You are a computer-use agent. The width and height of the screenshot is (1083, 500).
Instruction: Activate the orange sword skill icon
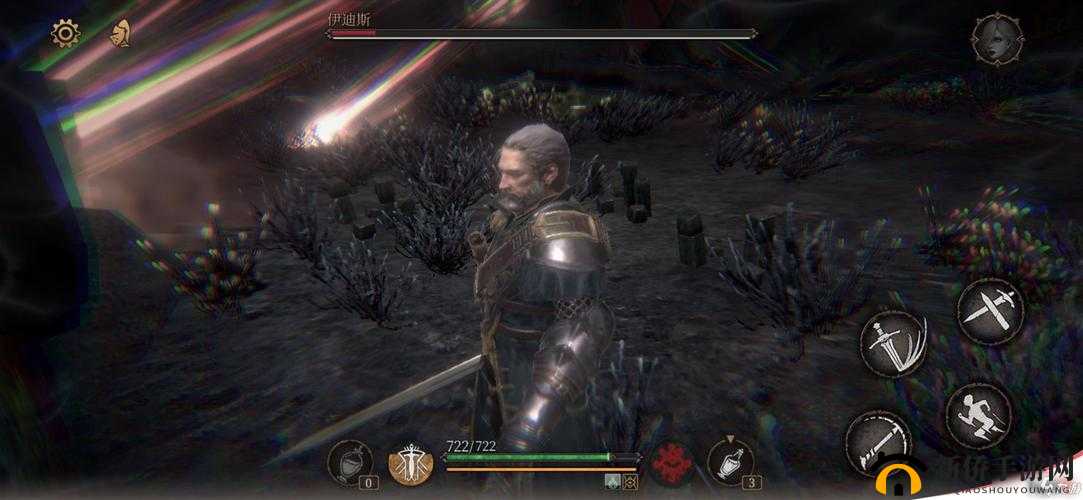(x=410, y=463)
